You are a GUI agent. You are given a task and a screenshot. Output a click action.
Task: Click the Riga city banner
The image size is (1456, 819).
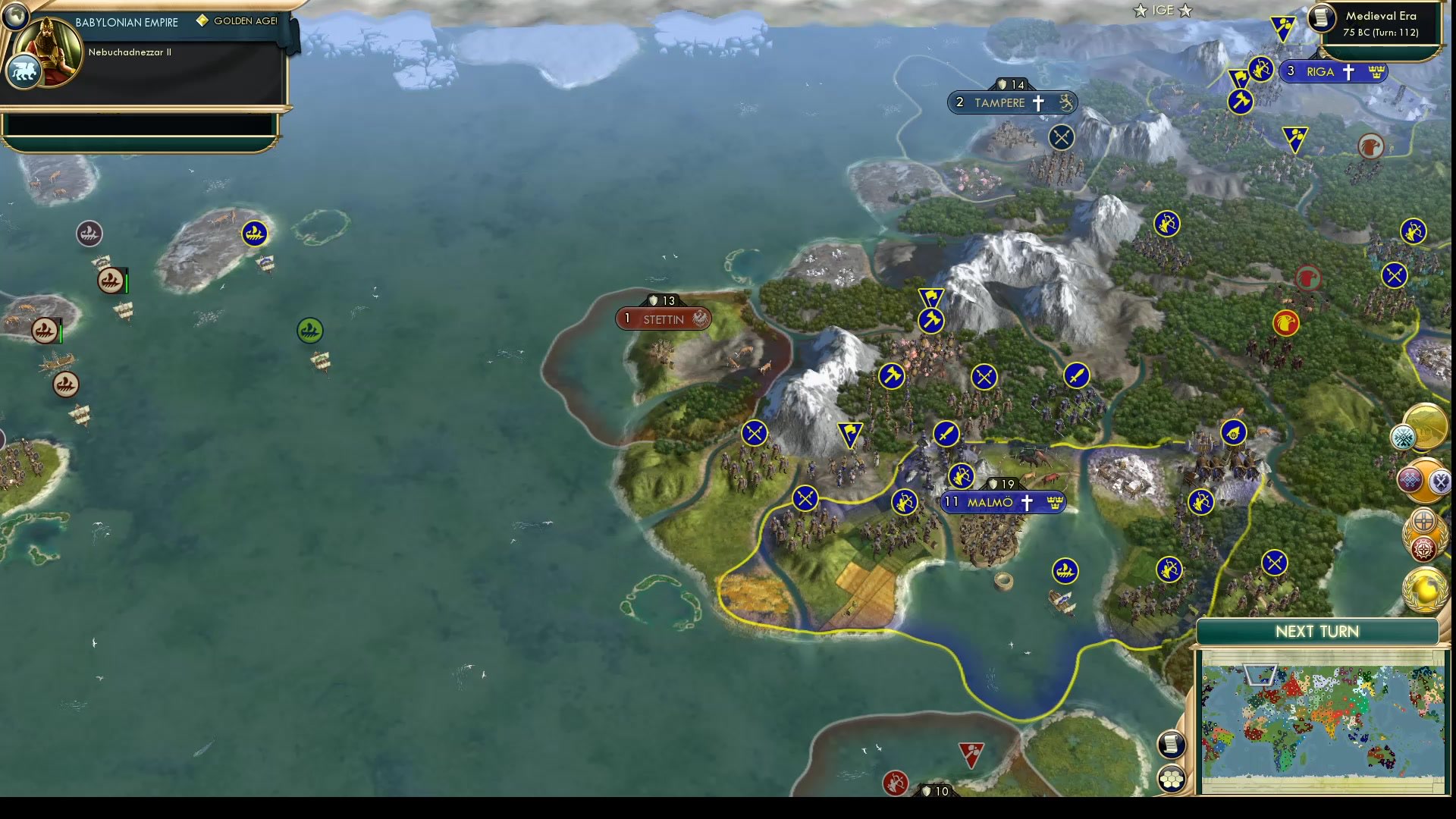click(1333, 71)
